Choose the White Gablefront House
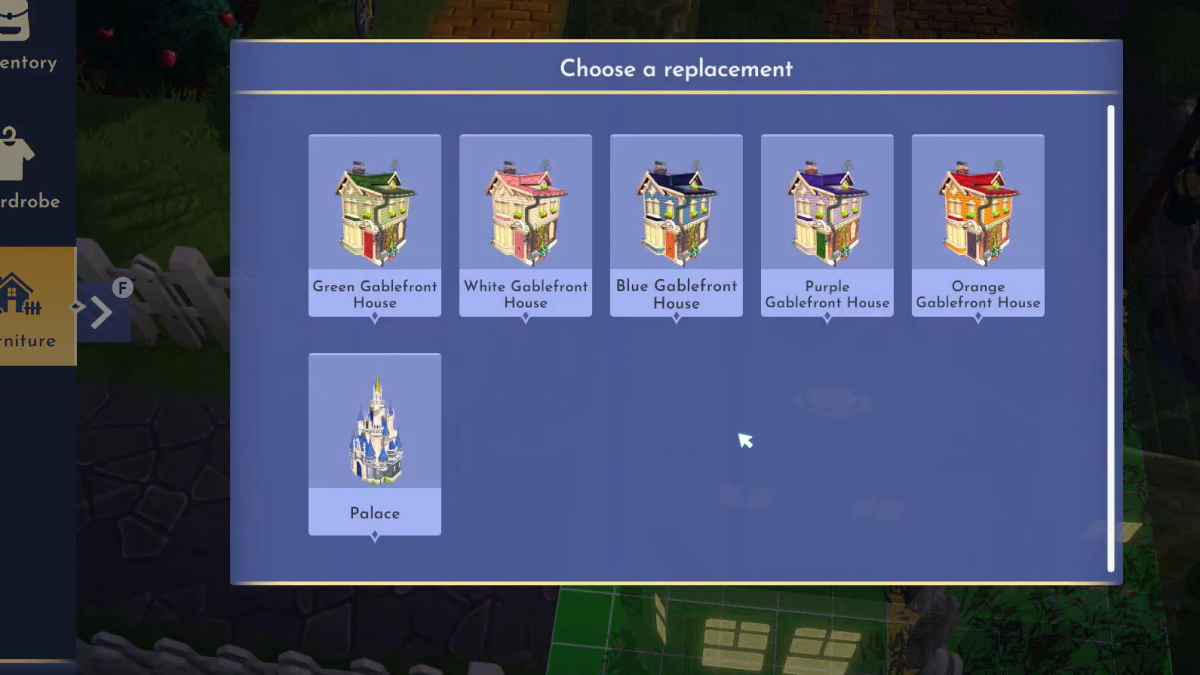This screenshot has width=1200, height=675. coord(525,225)
